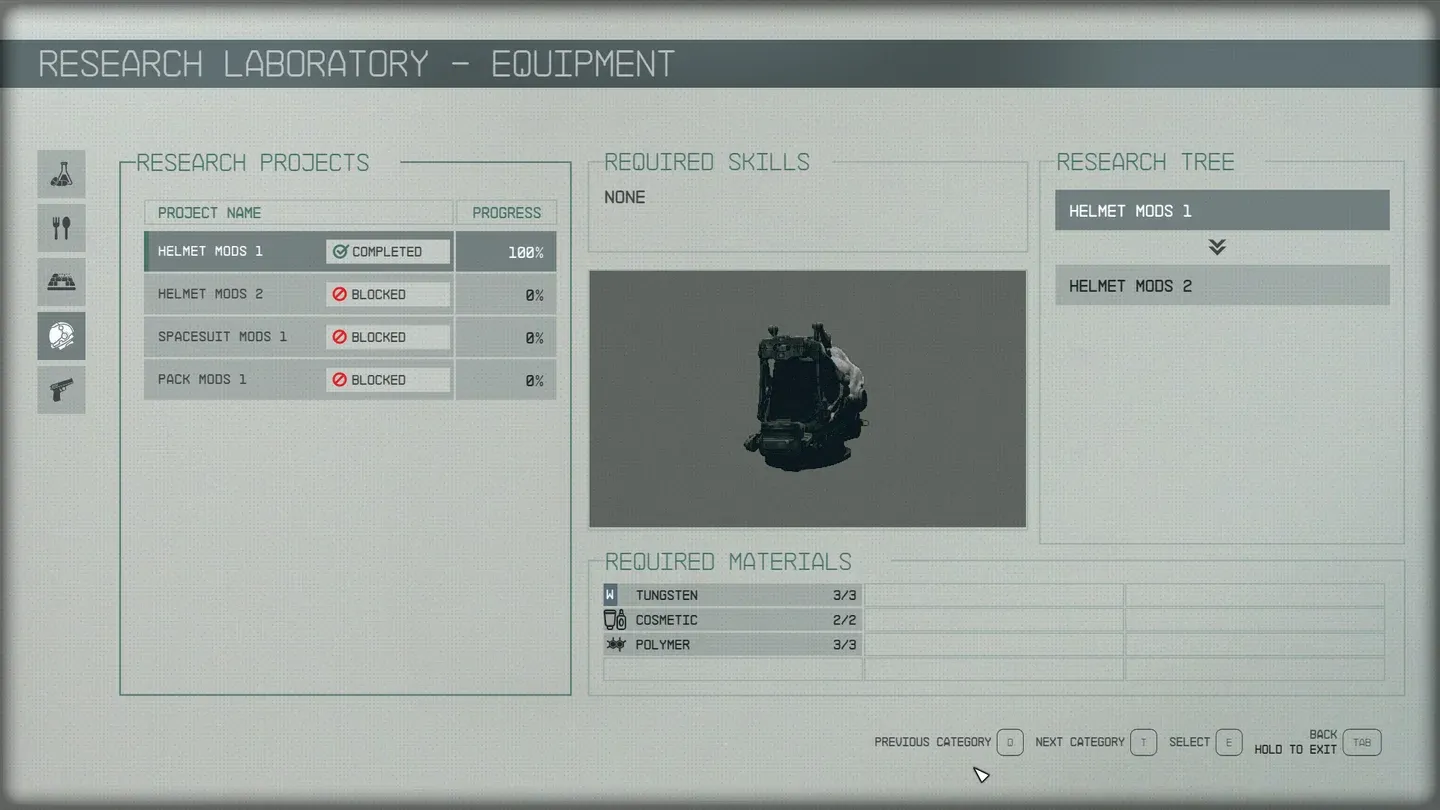Viewport: 1440px width, 810px height.
Task: Select the Outpost Development category icon
Action: [61, 281]
